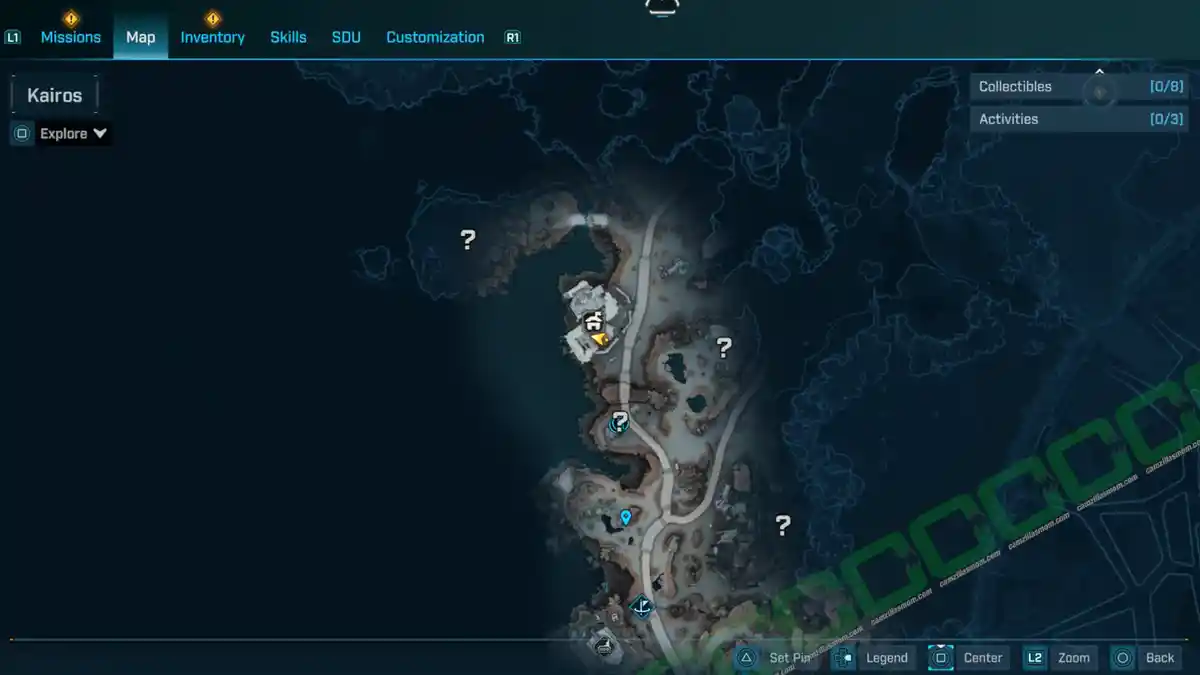Open the Activities tracker row
This screenshot has height=675, width=1200.
click(x=1080, y=119)
